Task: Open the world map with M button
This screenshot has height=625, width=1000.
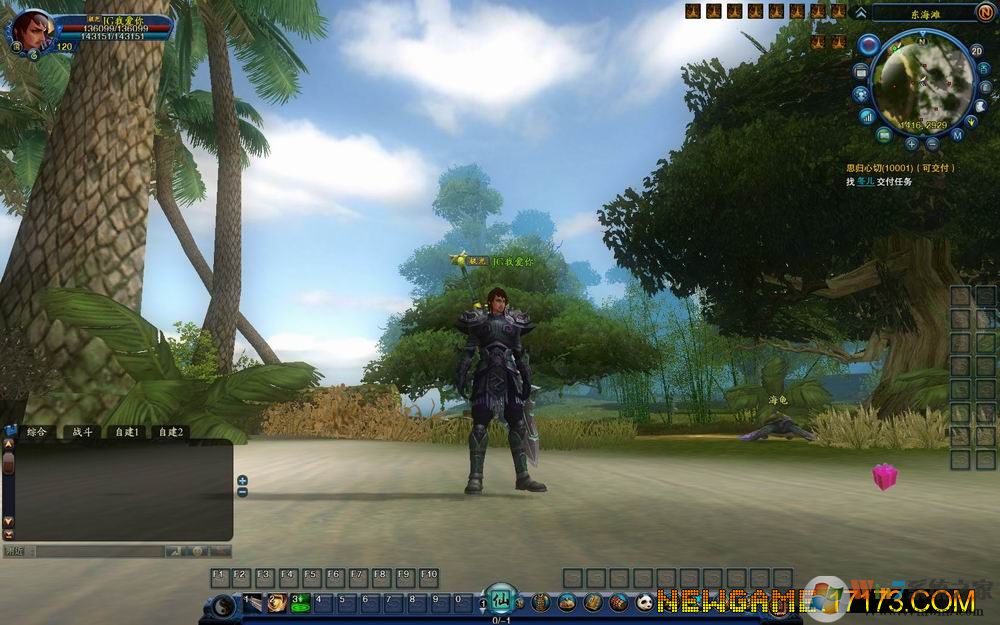Action: 957,134
